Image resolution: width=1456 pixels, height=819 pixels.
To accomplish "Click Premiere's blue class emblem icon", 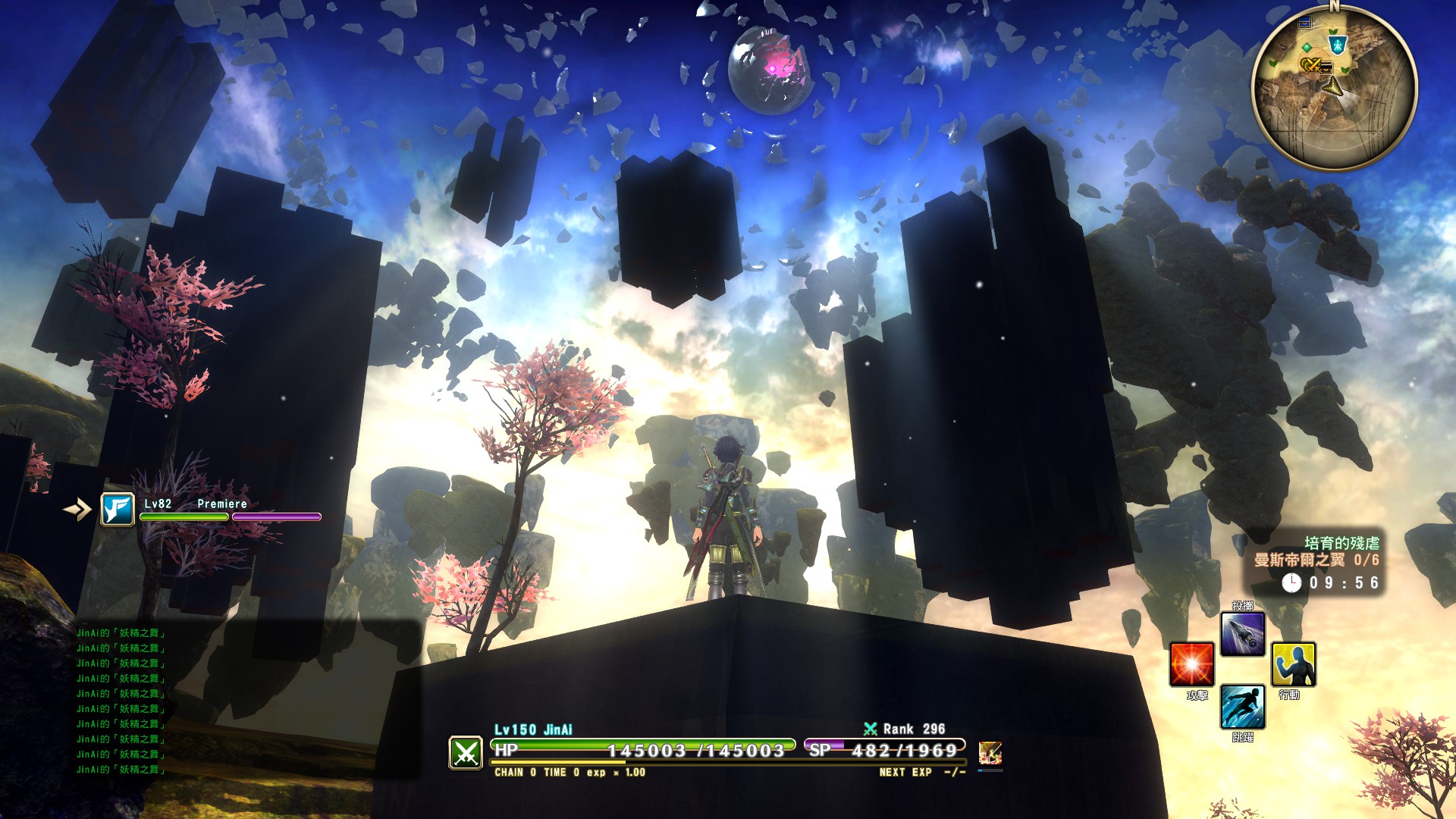I will 118,510.
